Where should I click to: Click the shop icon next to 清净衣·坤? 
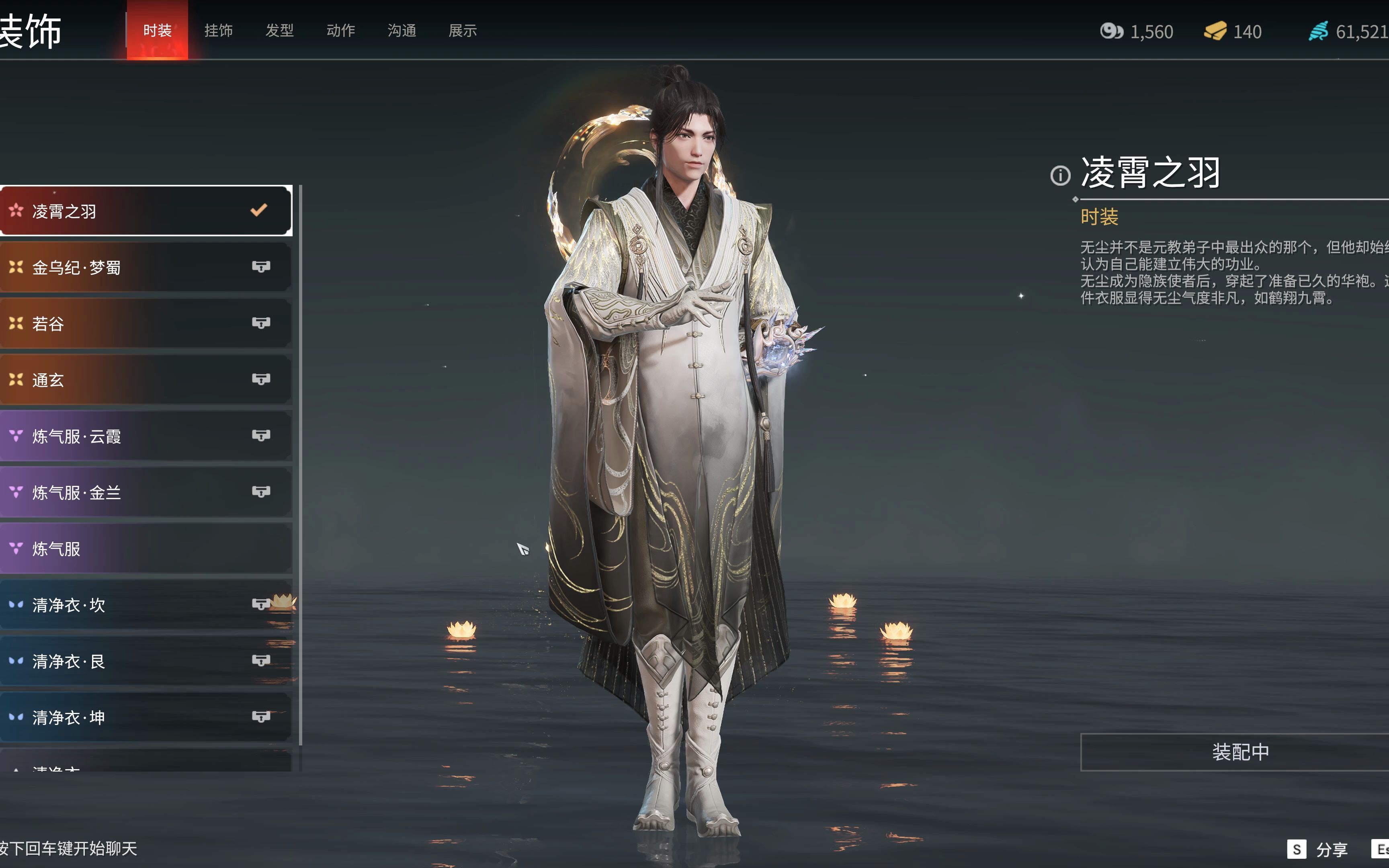(x=262, y=717)
